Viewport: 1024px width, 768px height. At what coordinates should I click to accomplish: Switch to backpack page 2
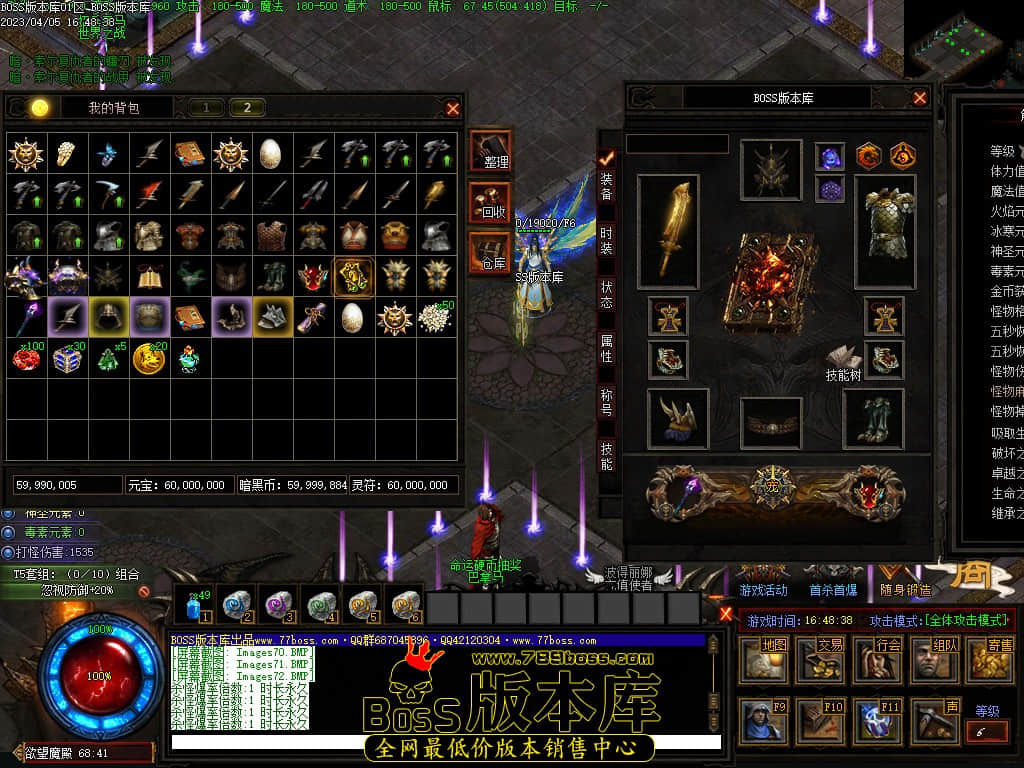click(247, 108)
